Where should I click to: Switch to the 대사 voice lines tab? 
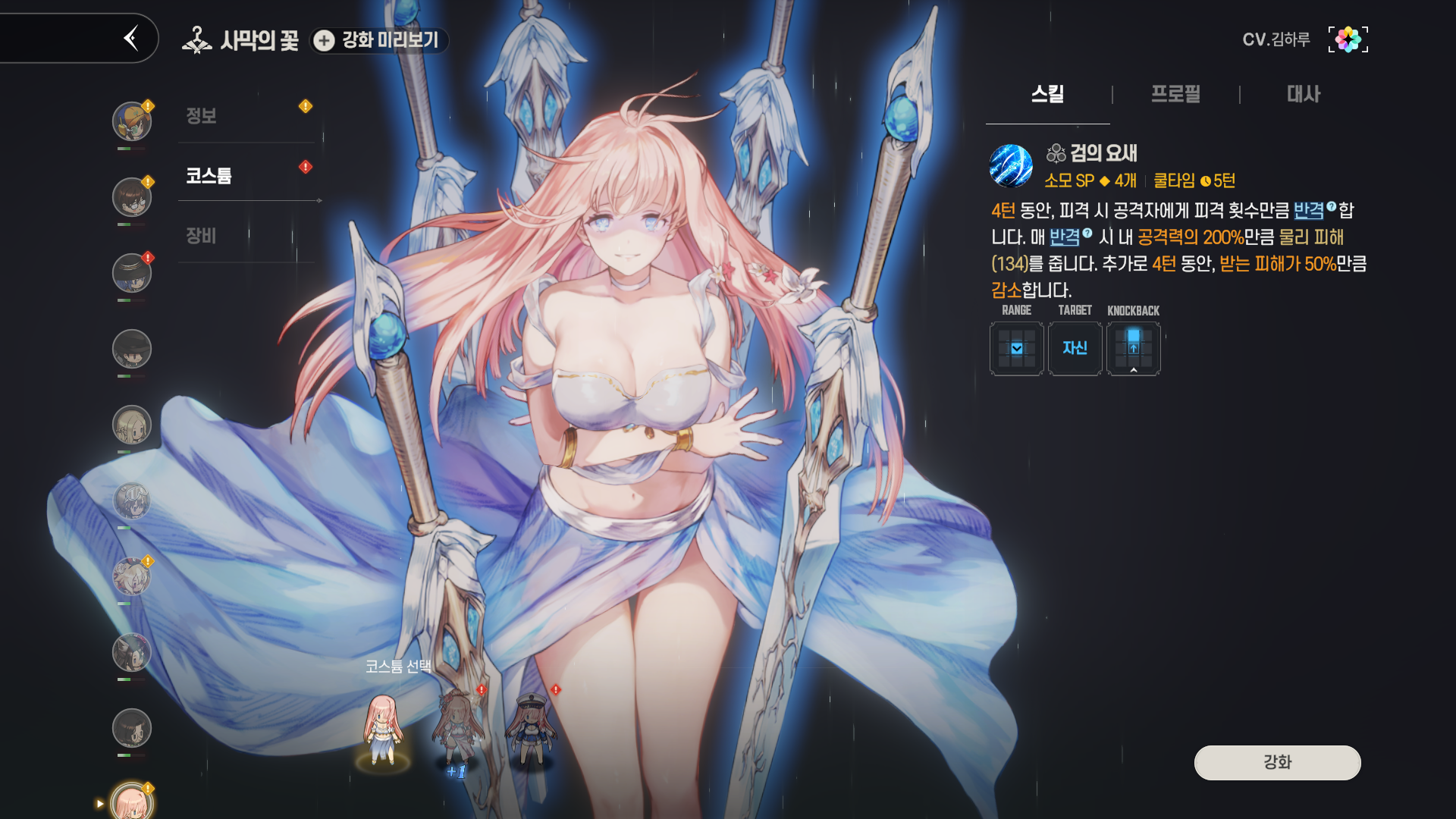click(1303, 94)
